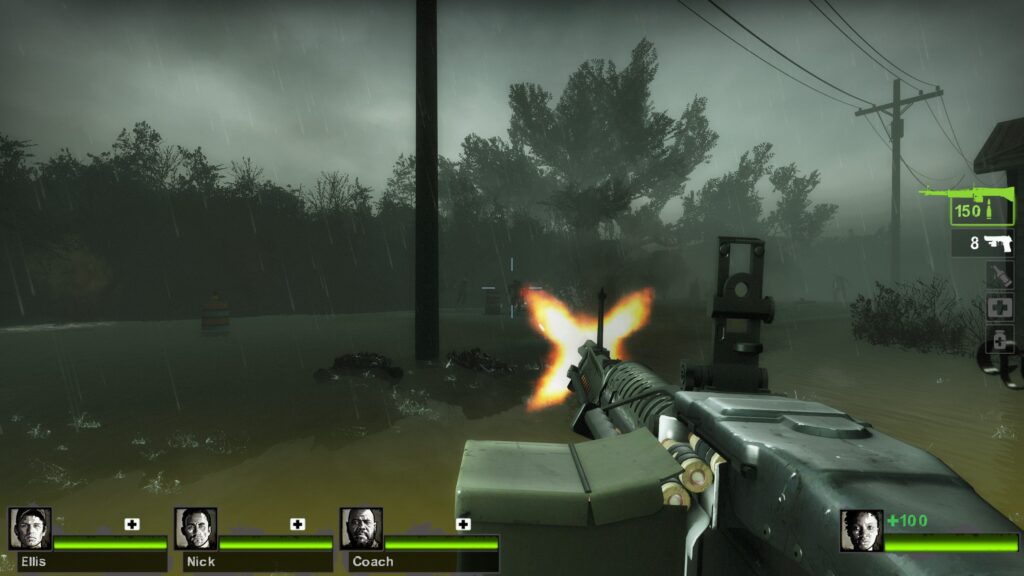The width and height of the screenshot is (1024, 576).
Task: Choose the first aid kit slot
Action: [x=999, y=307]
